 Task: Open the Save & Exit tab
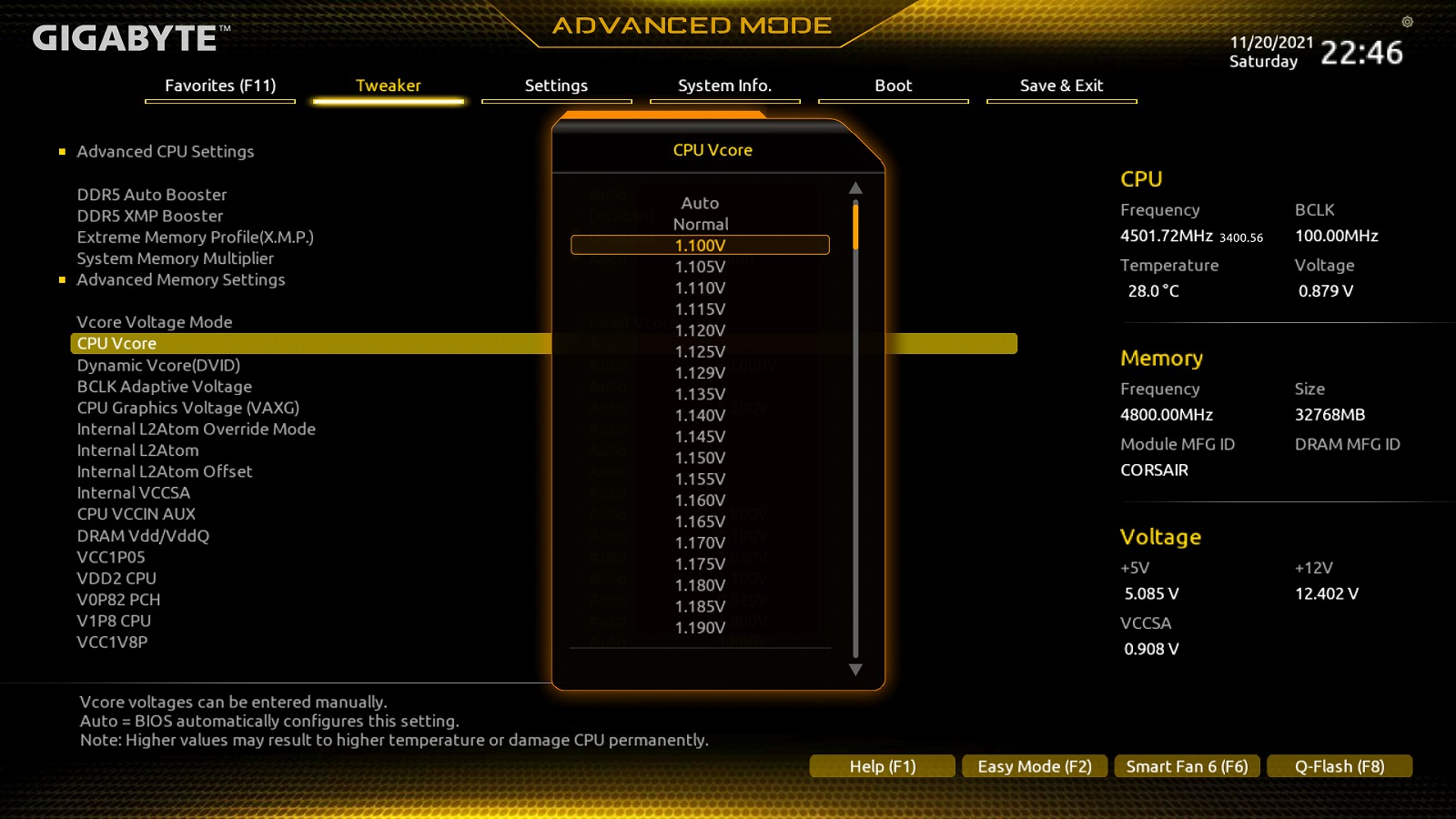1061,86
